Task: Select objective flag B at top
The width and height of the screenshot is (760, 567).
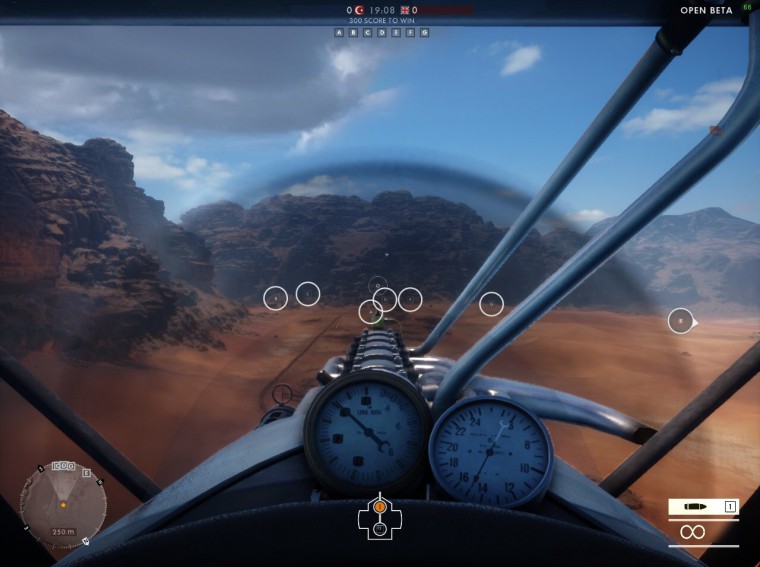Action: coord(353,32)
